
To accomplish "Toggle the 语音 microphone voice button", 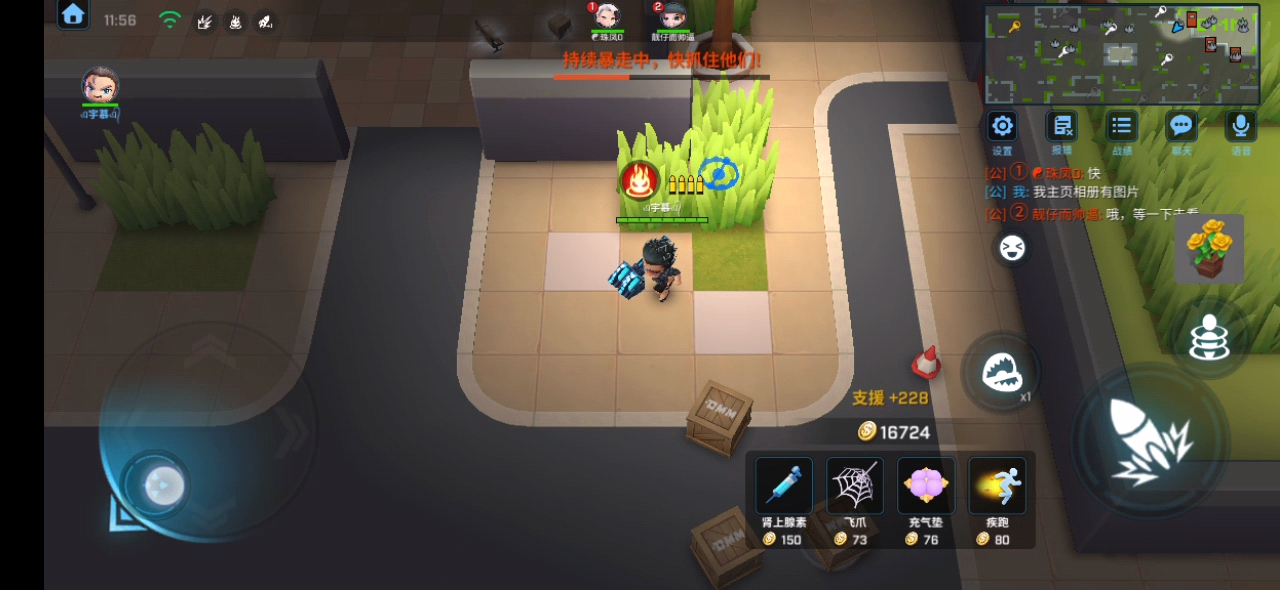I will click(1241, 126).
